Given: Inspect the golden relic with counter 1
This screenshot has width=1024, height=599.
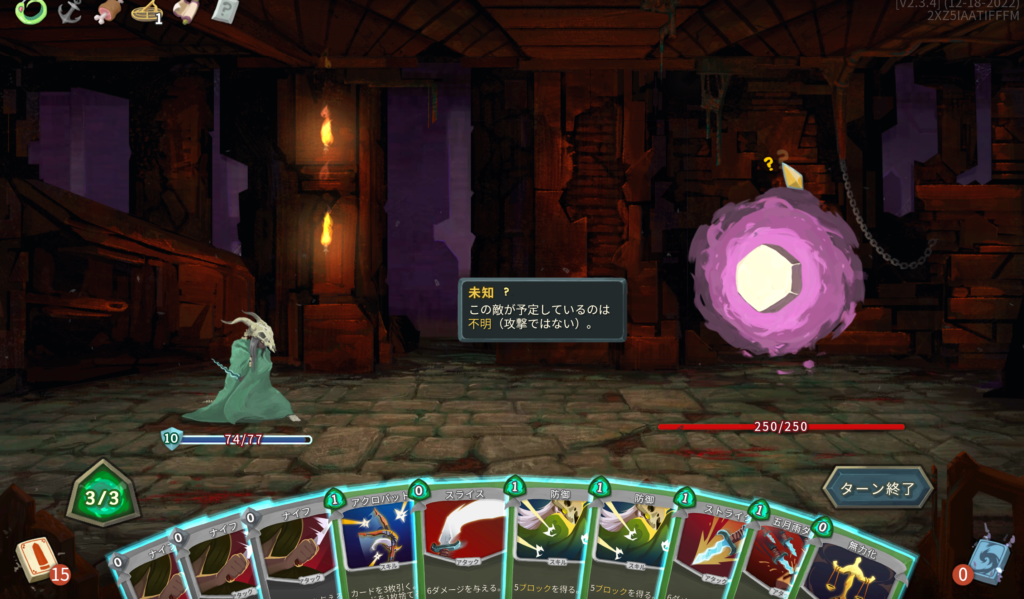Looking at the screenshot, I should coord(146,11).
